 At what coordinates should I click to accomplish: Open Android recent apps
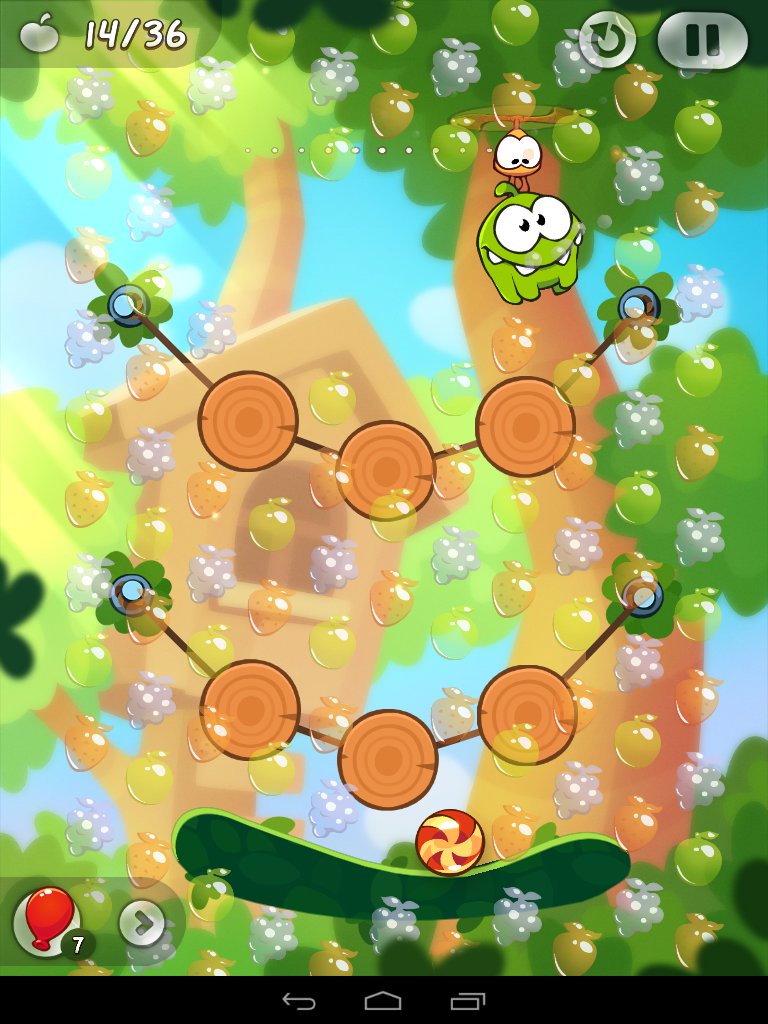[x=467, y=1001]
